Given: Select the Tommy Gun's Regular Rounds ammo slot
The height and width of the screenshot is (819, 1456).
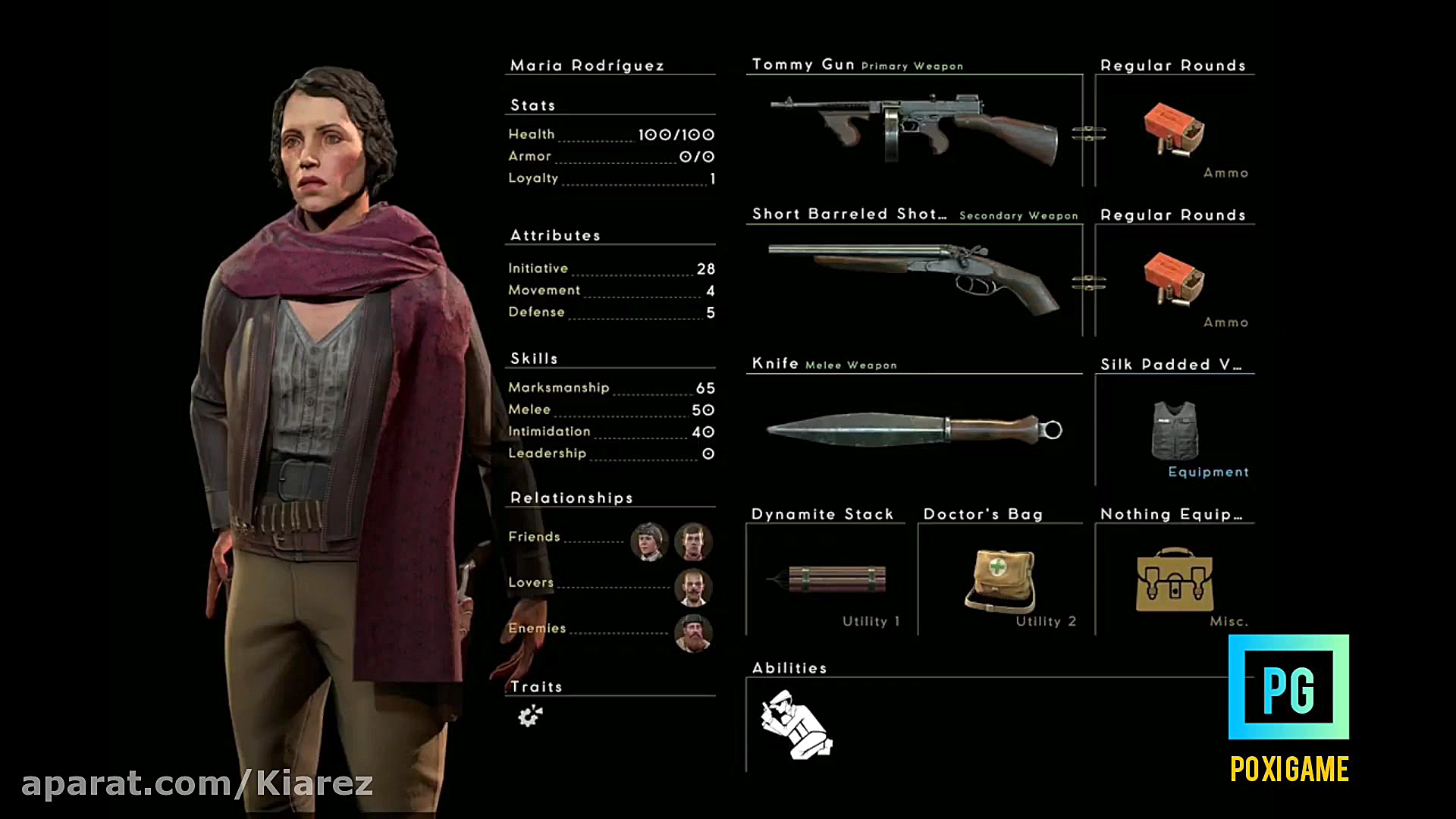Looking at the screenshot, I should click(1174, 130).
